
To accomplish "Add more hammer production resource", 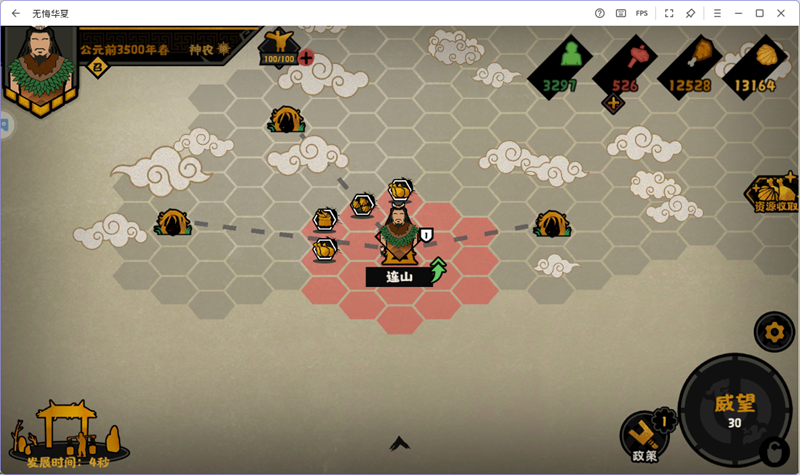I will pos(612,103).
